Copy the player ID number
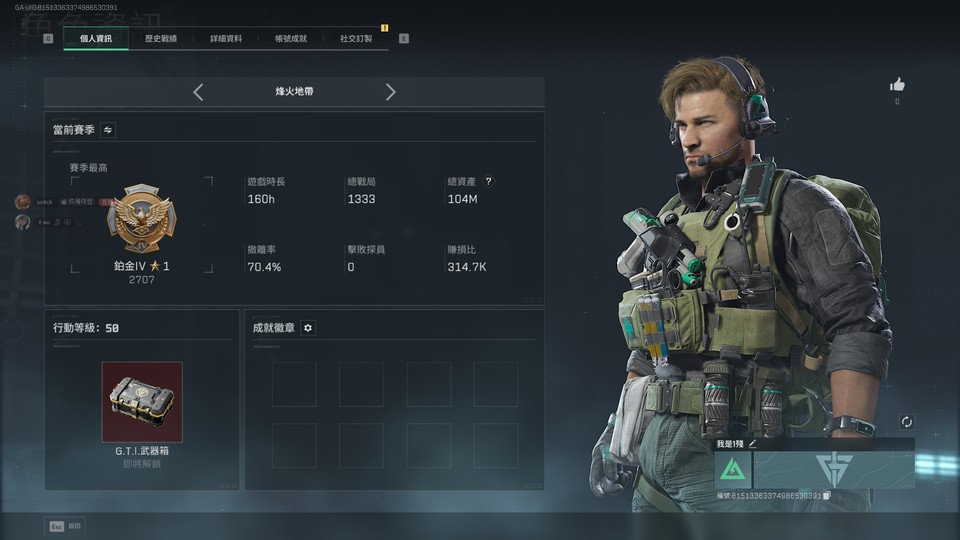This screenshot has width=960, height=540. 826,496
